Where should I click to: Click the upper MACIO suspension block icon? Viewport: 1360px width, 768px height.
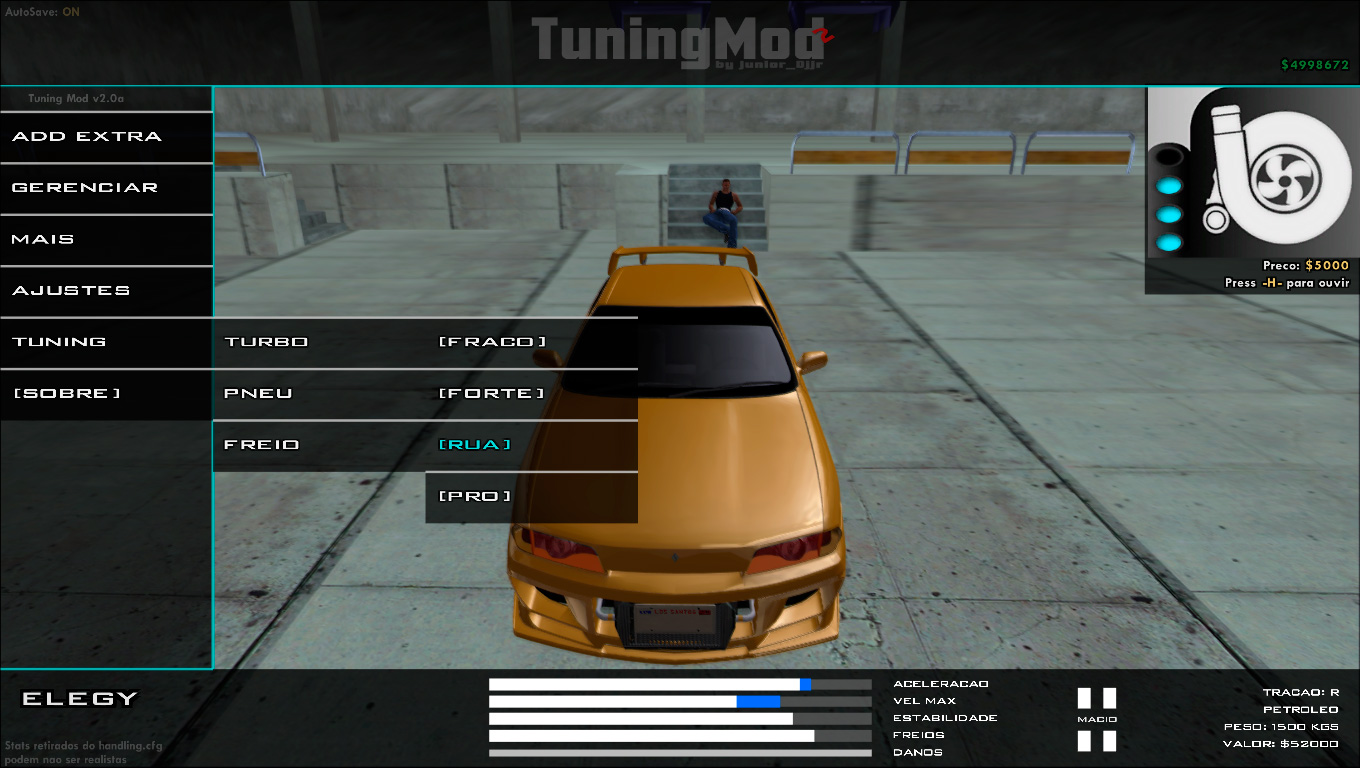click(x=1097, y=699)
